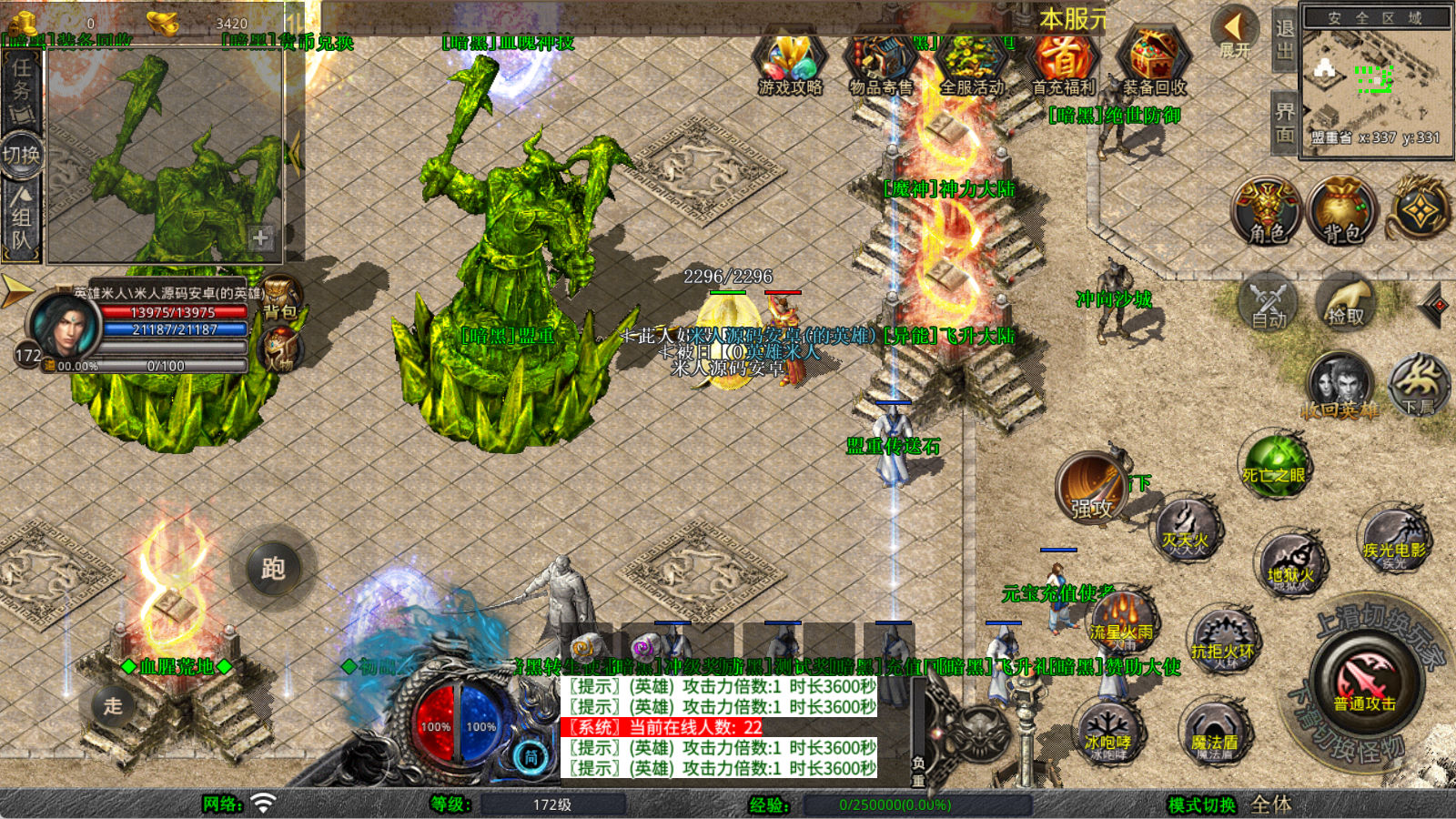Switch to 跑 run movement mode
The height and width of the screenshot is (819, 1456).
click(273, 569)
